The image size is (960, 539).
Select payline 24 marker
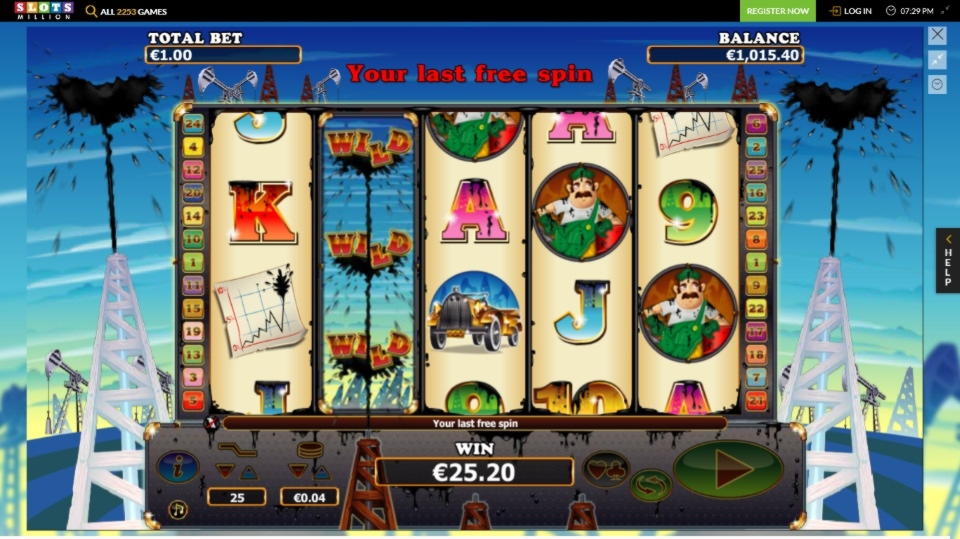click(192, 124)
